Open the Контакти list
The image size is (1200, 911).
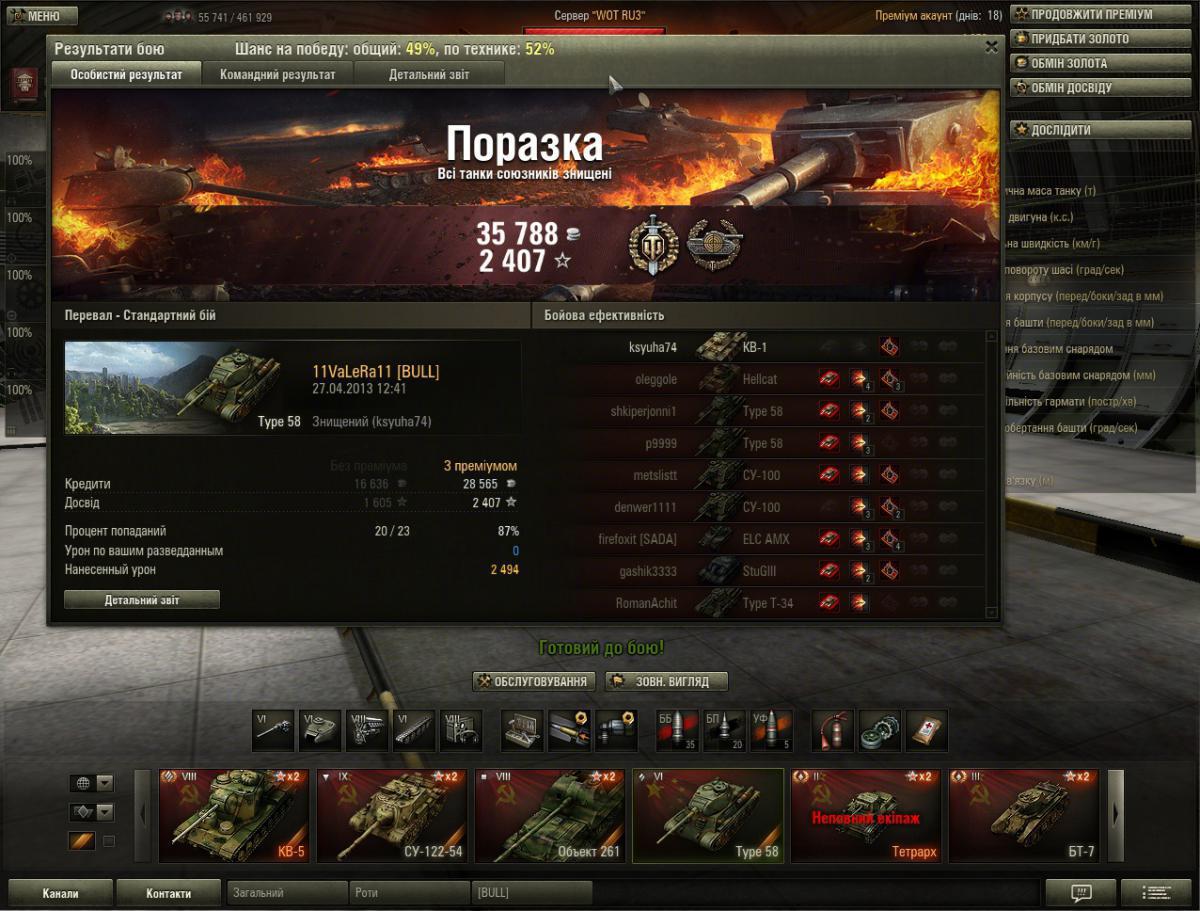168,893
